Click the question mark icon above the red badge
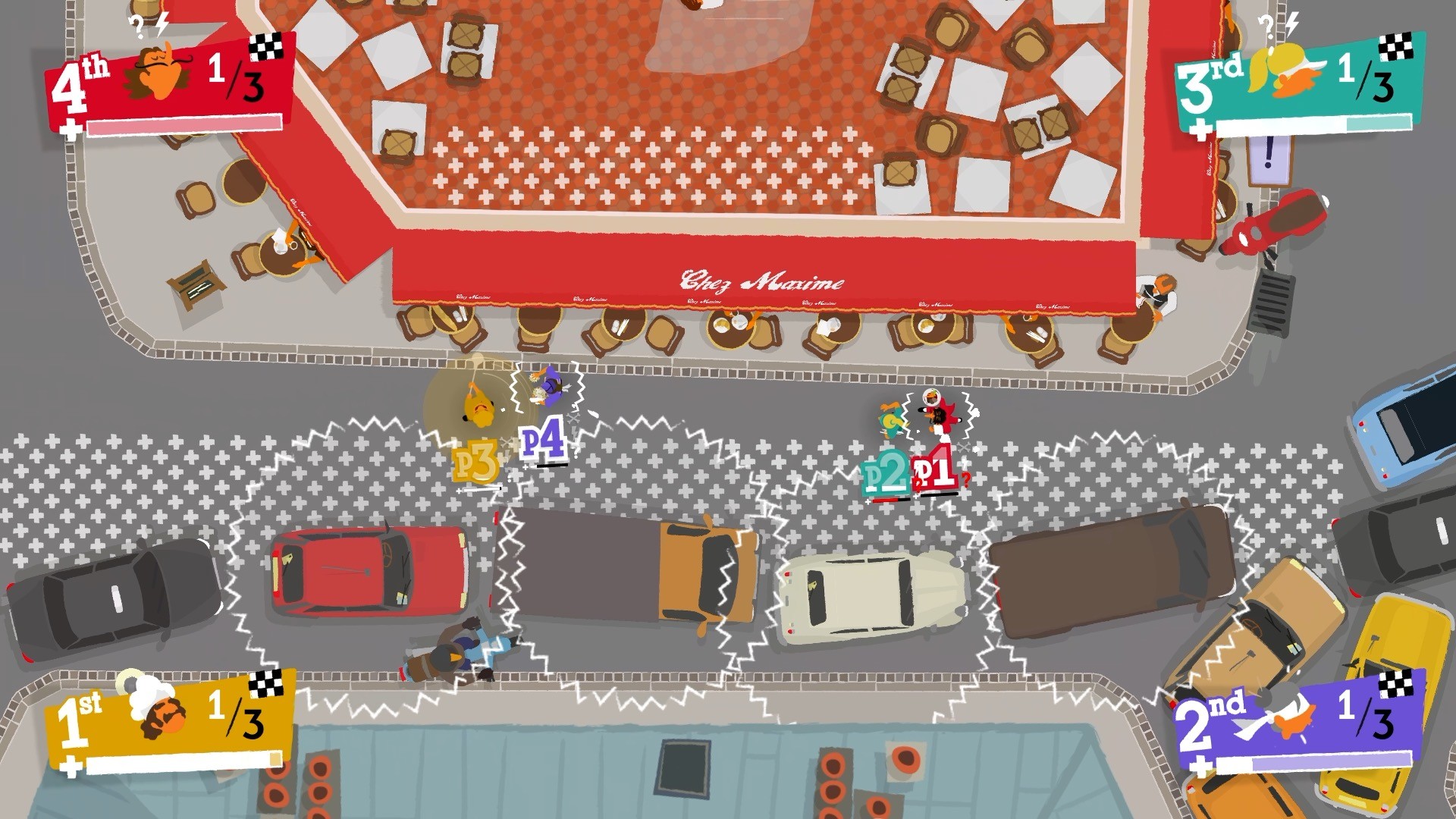The width and height of the screenshot is (1456, 819). [x=135, y=24]
